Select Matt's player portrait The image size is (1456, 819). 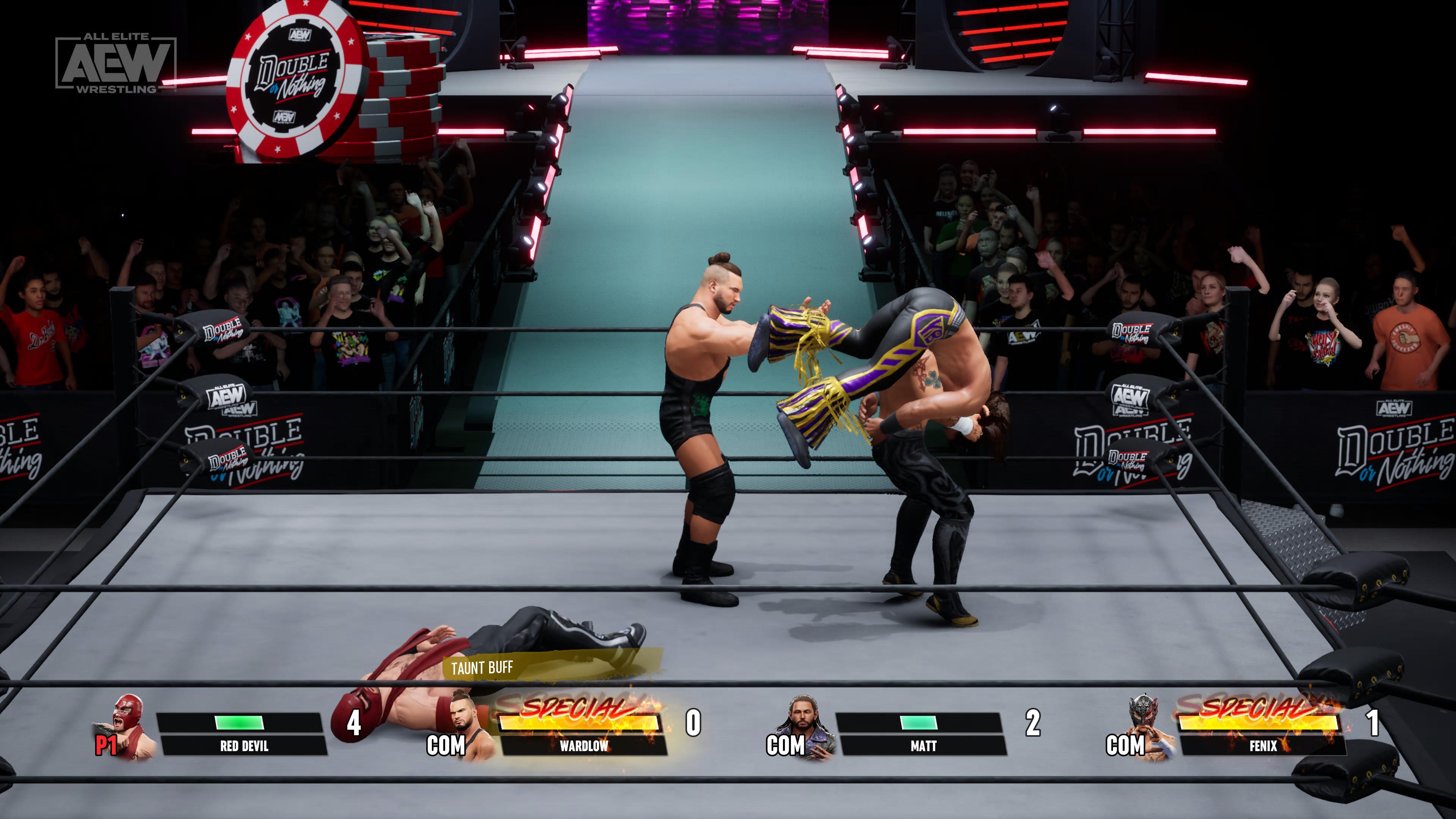[805, 725]
